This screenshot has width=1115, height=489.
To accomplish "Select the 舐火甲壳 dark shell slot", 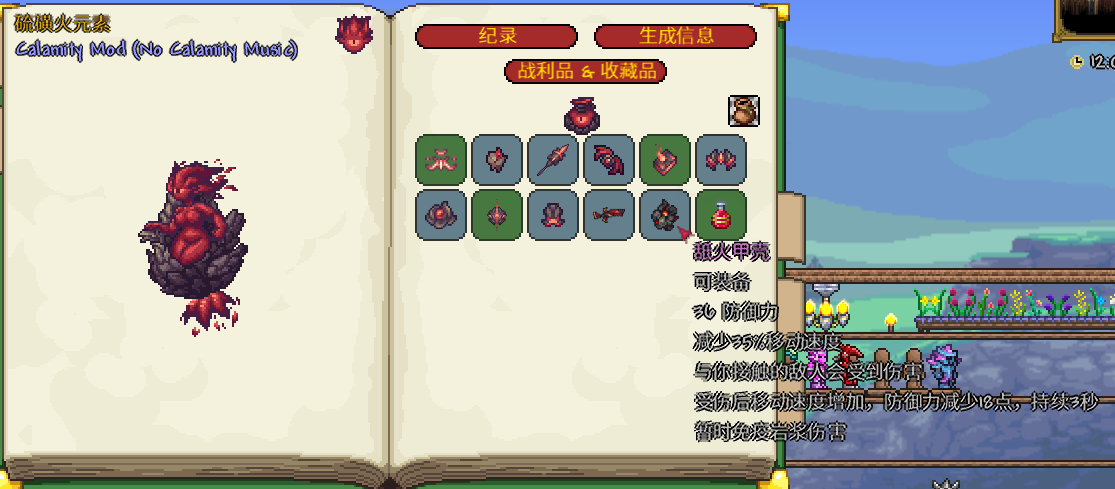I will click(x=664, y=216).
